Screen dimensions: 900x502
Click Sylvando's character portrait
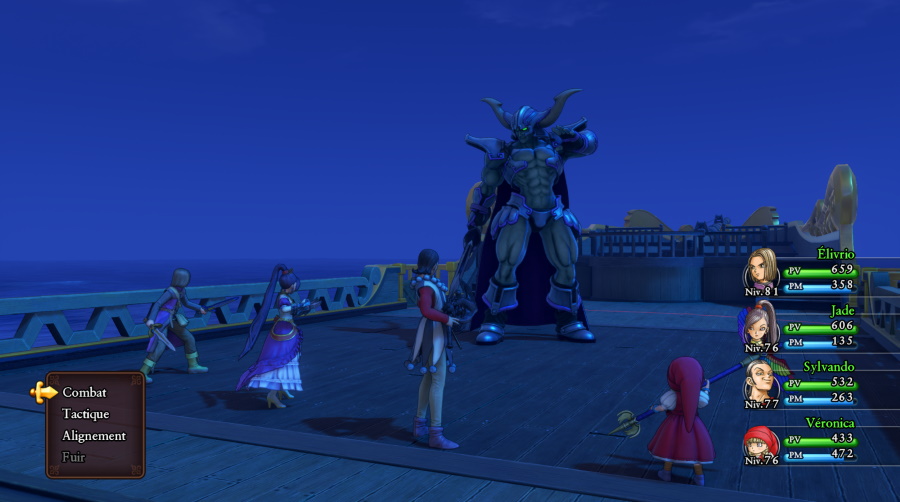[x=762, y=382]
